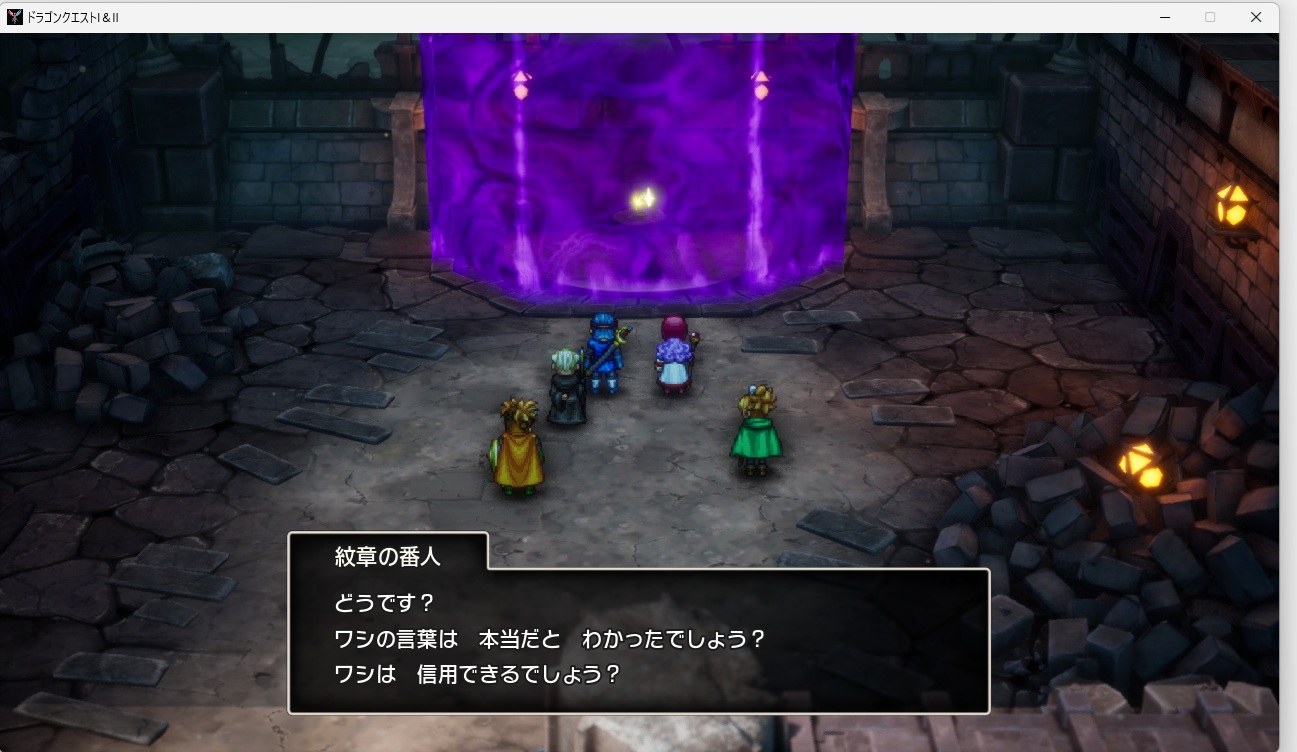Click the glowing yellow crystals in the rubble
1297x752 pixels.
pyautogui.click(x=1143, y=465)
